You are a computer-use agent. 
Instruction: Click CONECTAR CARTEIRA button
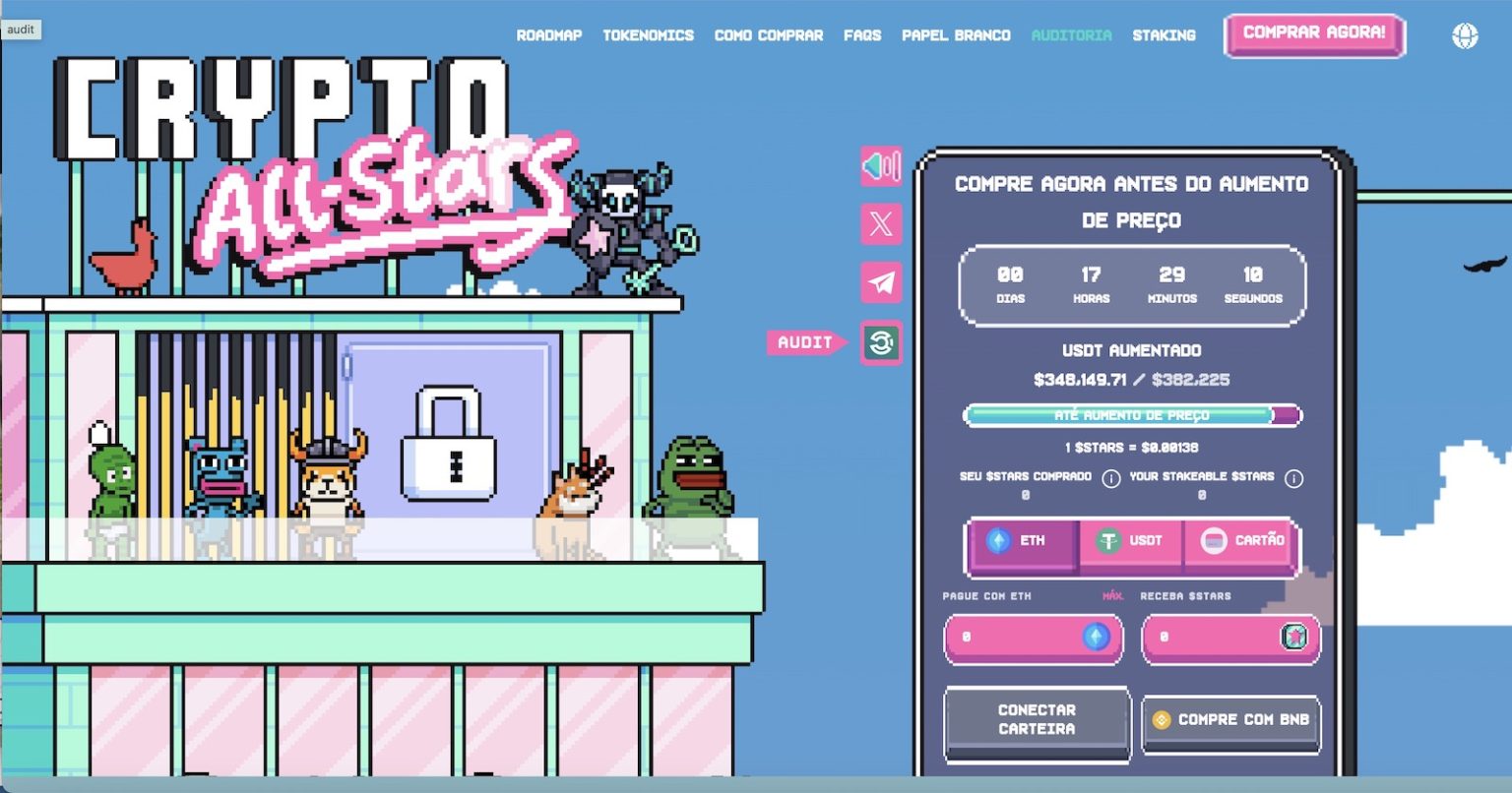click(1037, 719)
